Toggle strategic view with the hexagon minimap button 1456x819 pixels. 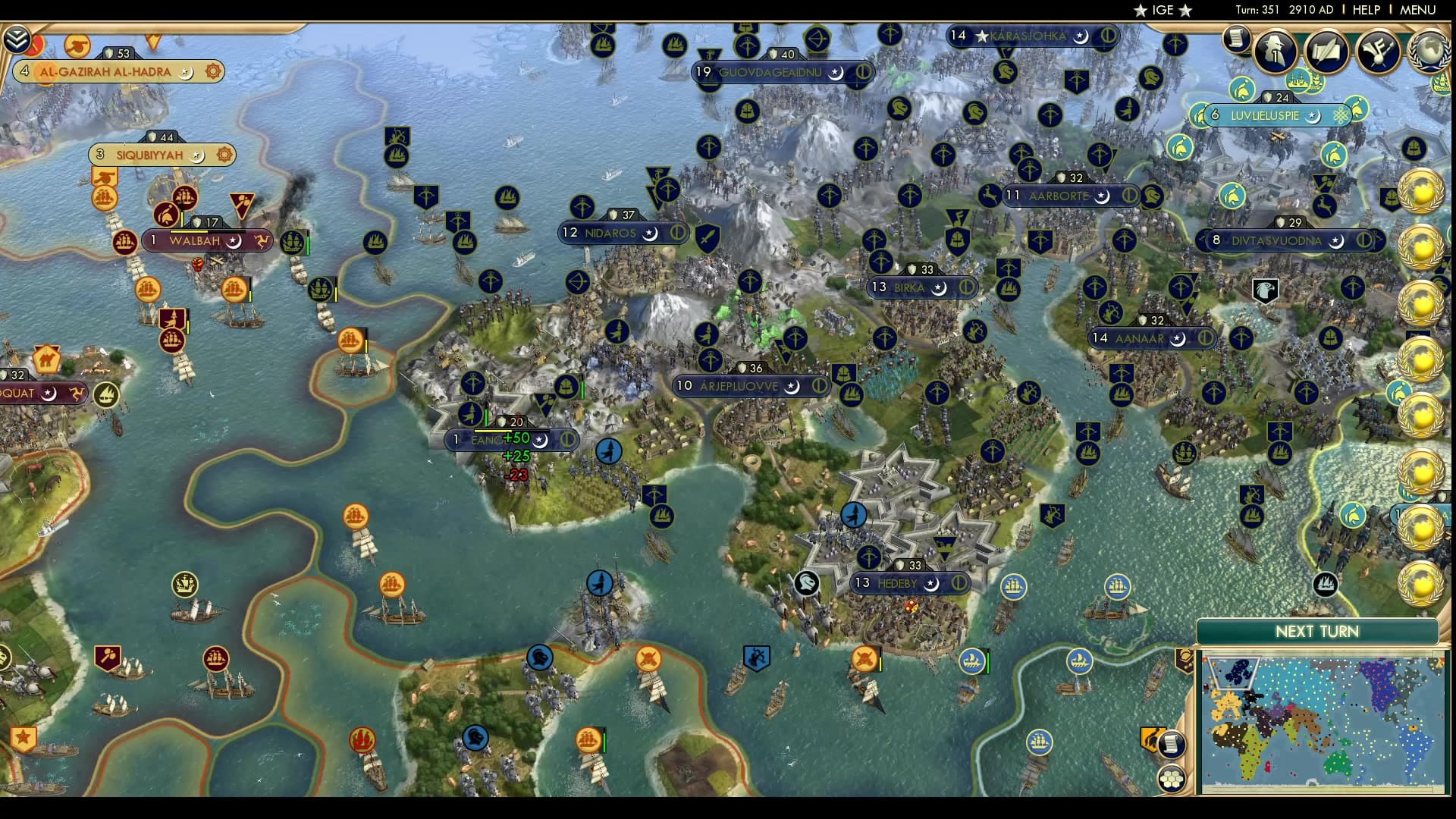pos(1171,779)
